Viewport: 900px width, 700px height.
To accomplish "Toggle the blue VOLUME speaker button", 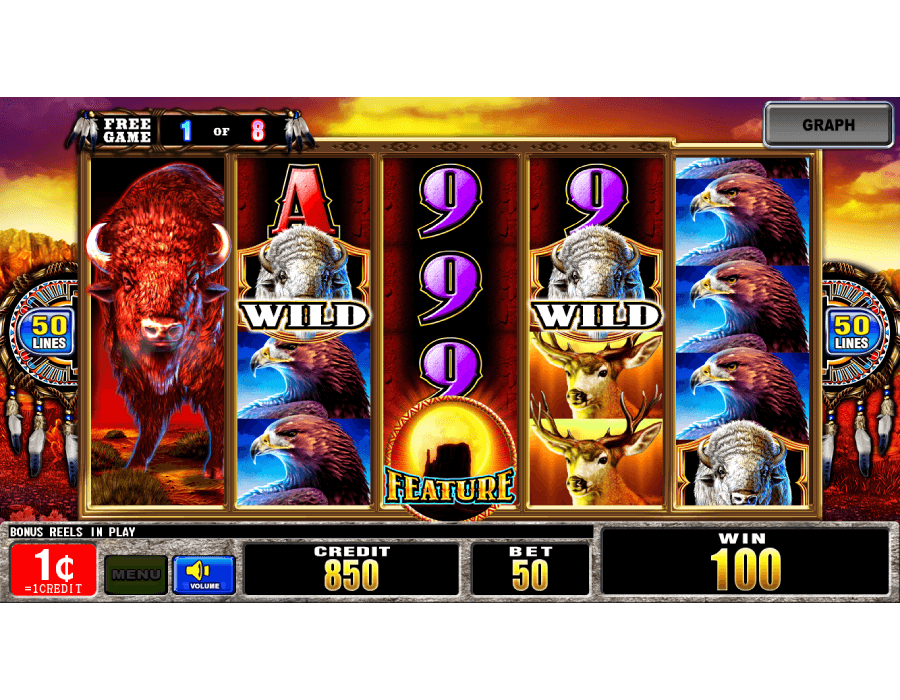I will click(x=204, y=575).
